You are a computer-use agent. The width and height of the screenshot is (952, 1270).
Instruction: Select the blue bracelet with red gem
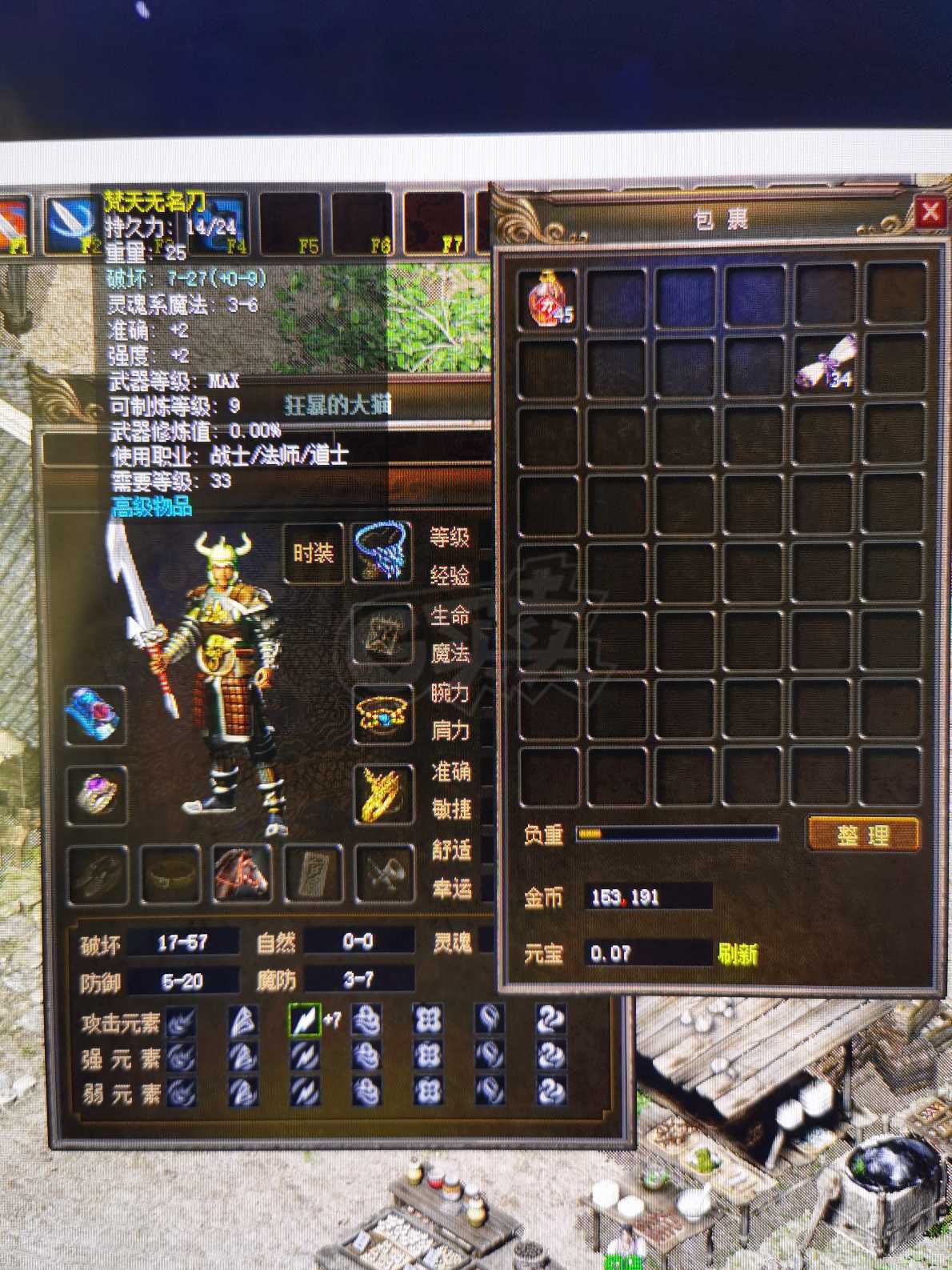[95, 715]
